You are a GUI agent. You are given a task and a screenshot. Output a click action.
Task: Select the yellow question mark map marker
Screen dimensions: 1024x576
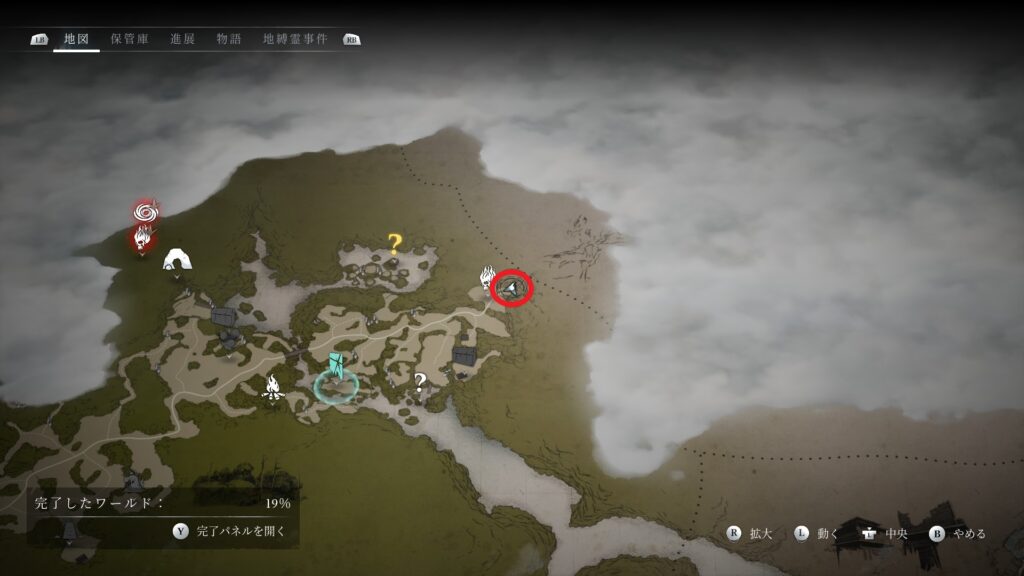[x=394, y=243]
